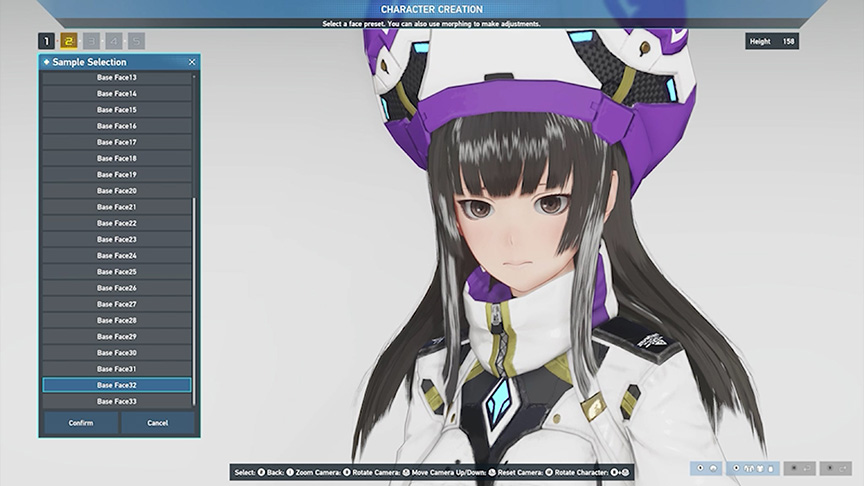The width and height of the screenshot is (864, 486).
Task: Switch to the highlighted step 2 tab
Action: (x=68, y=41)
